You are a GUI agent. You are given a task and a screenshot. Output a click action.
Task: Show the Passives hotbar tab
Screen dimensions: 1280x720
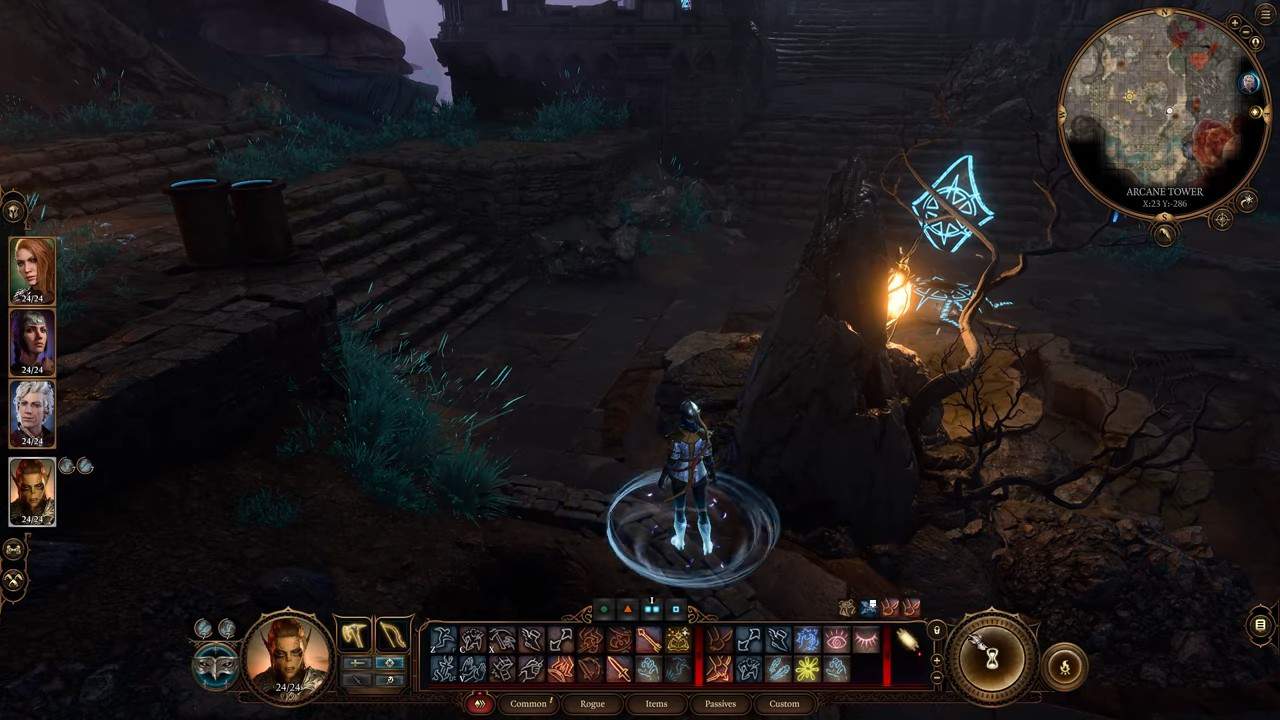tap(720, 704)
